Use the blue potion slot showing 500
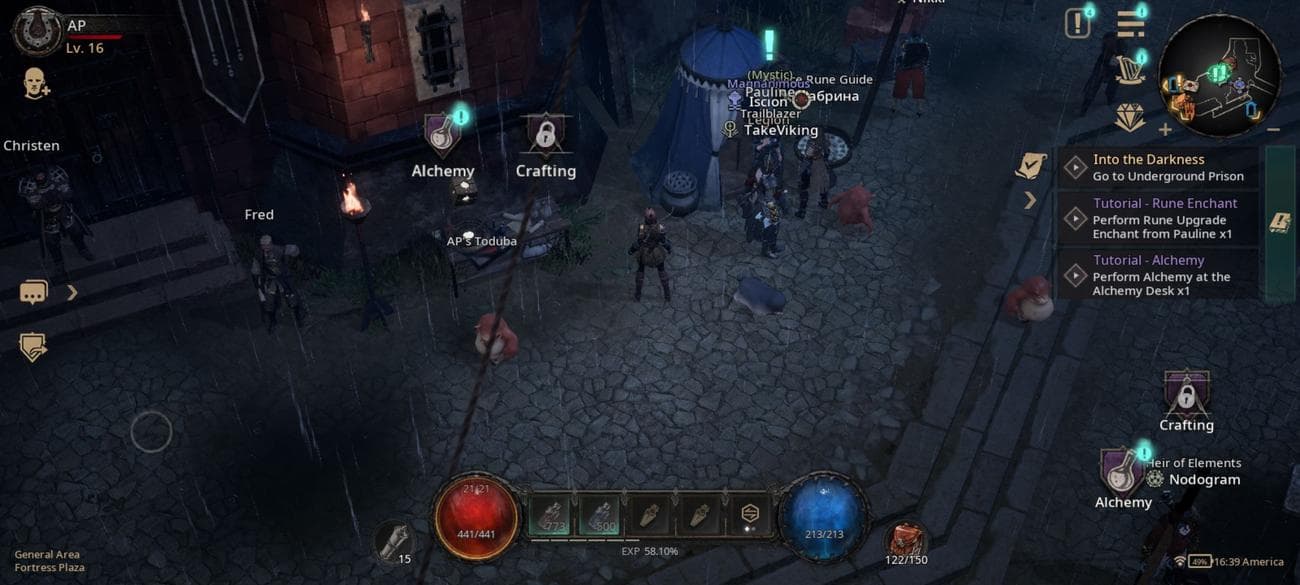Viewport: 1300px width, 585px height. 601,516
